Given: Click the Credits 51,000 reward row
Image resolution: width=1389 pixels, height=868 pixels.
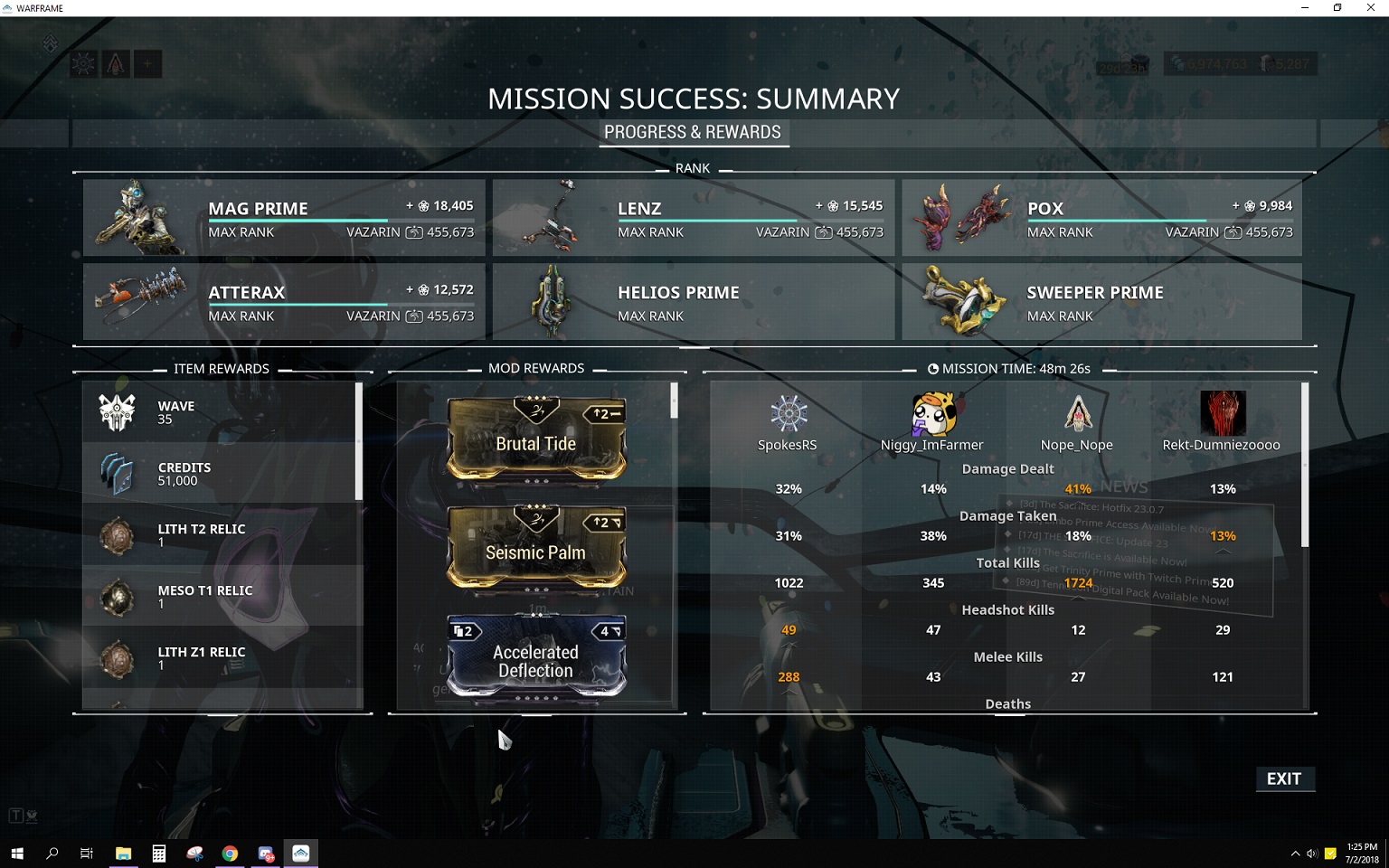Looking at the screenshot, I should point(222,474).
